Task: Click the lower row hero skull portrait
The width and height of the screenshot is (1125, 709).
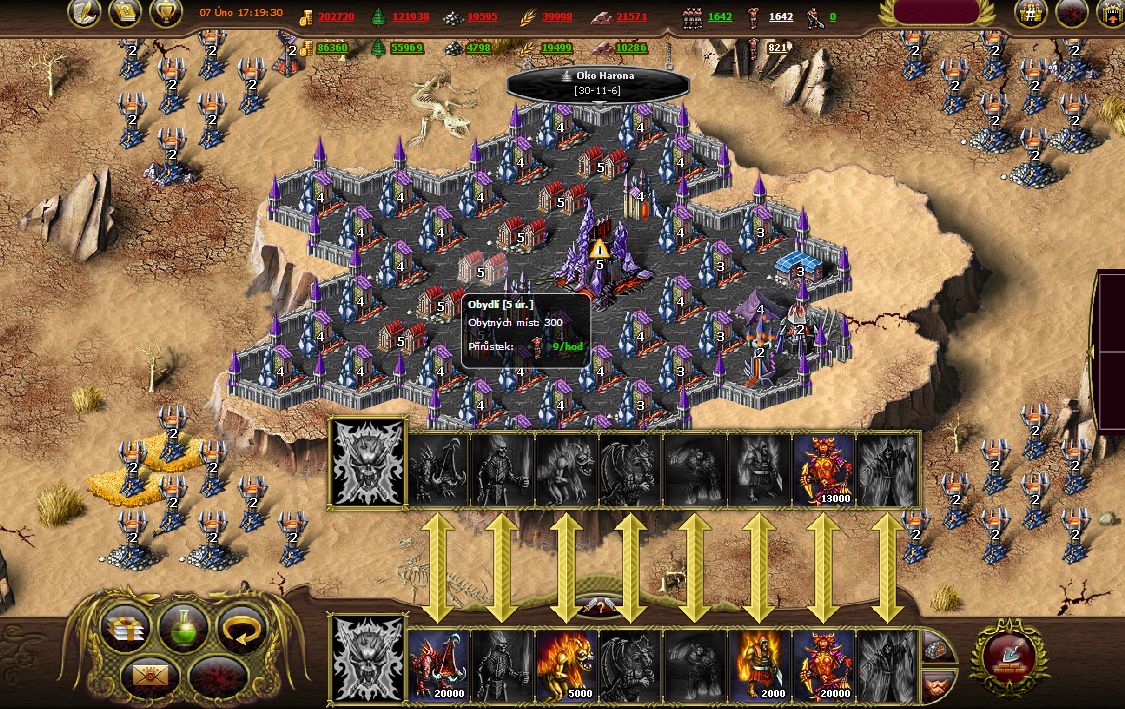Action: tap(368, 660)
